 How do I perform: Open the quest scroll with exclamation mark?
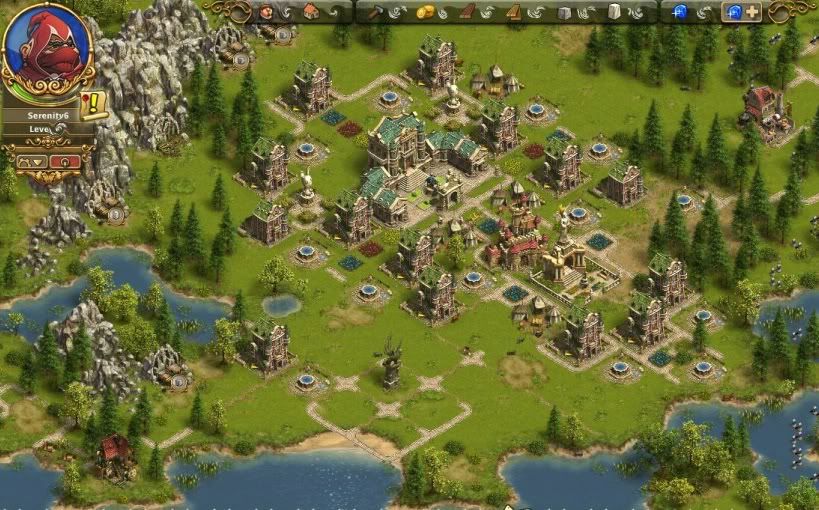[95, 103]
